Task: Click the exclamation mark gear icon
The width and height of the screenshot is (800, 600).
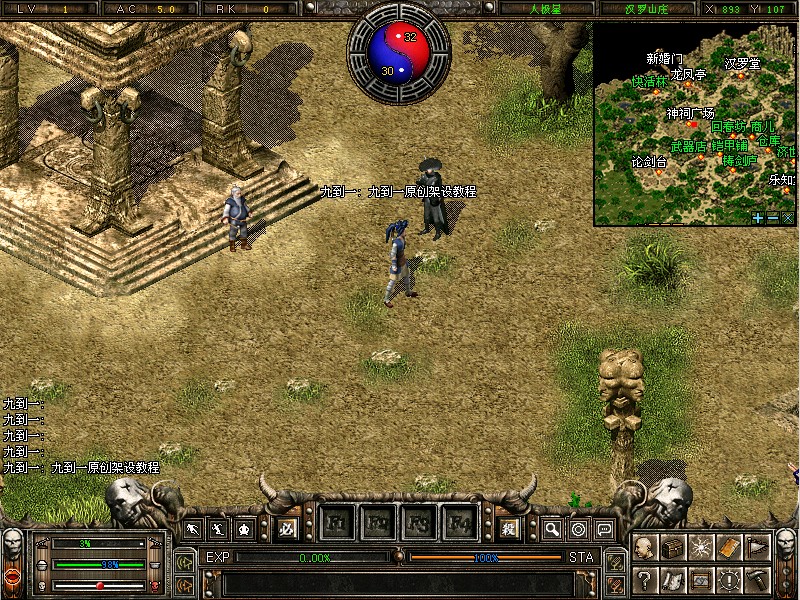Action: pos(729,578)
